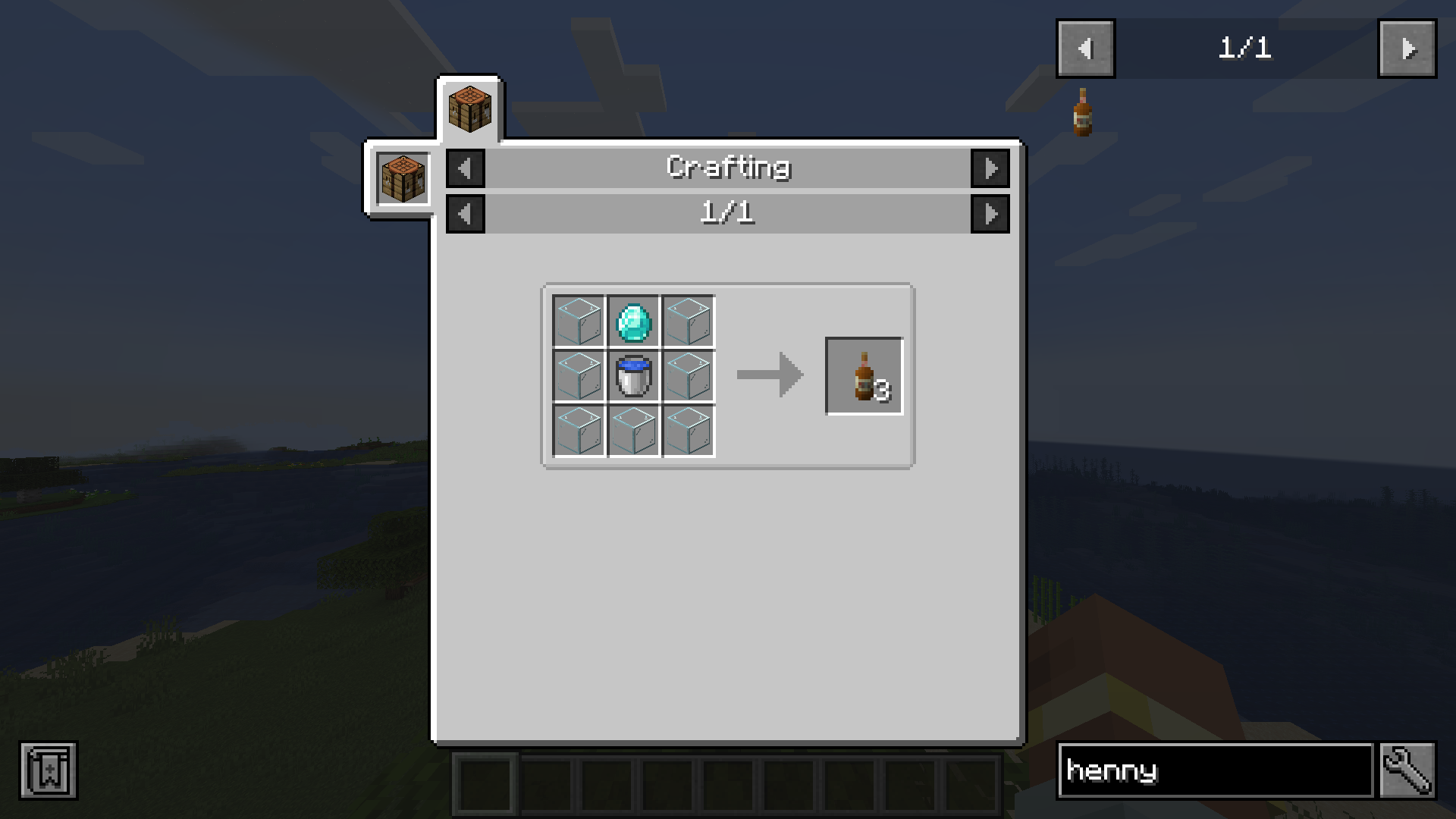
Task: Select the water bucket ingredient
Action: (x=634, y=375)
